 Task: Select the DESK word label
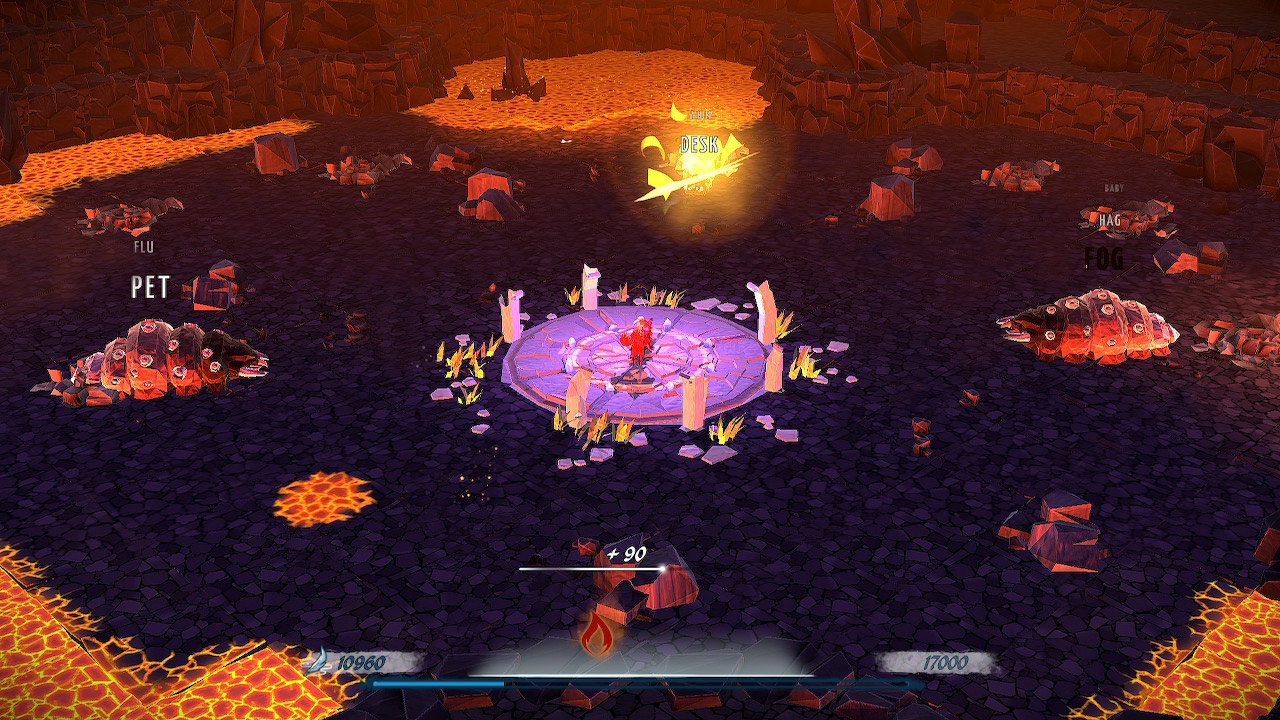click(702, 144)
